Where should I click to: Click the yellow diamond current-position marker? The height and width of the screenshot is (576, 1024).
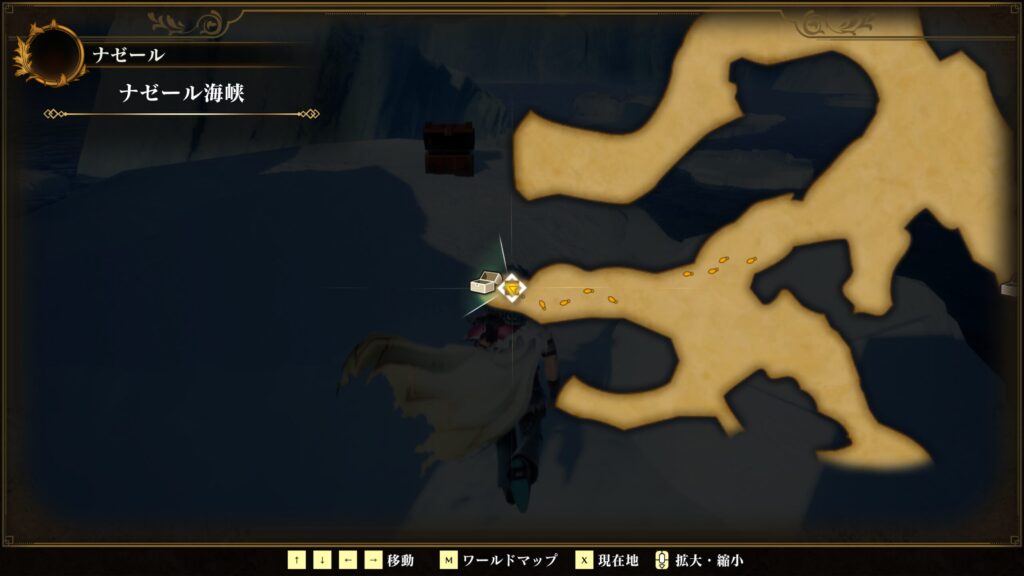click(513, 288)
